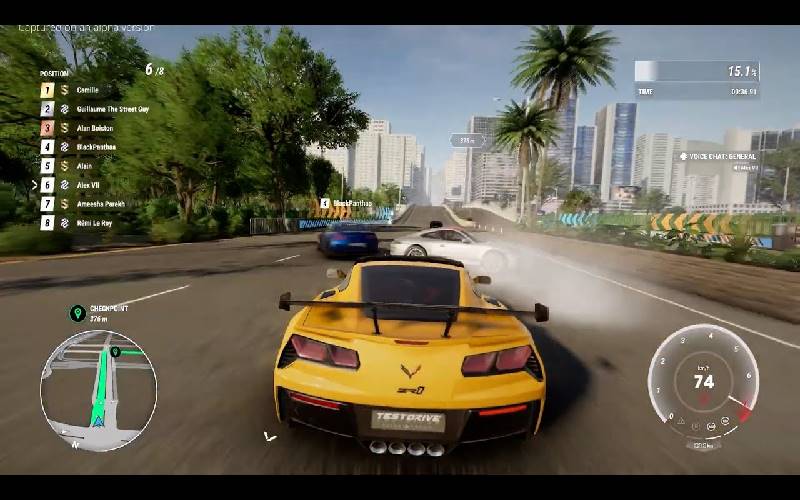Open the circular minimap

point(98,389)
